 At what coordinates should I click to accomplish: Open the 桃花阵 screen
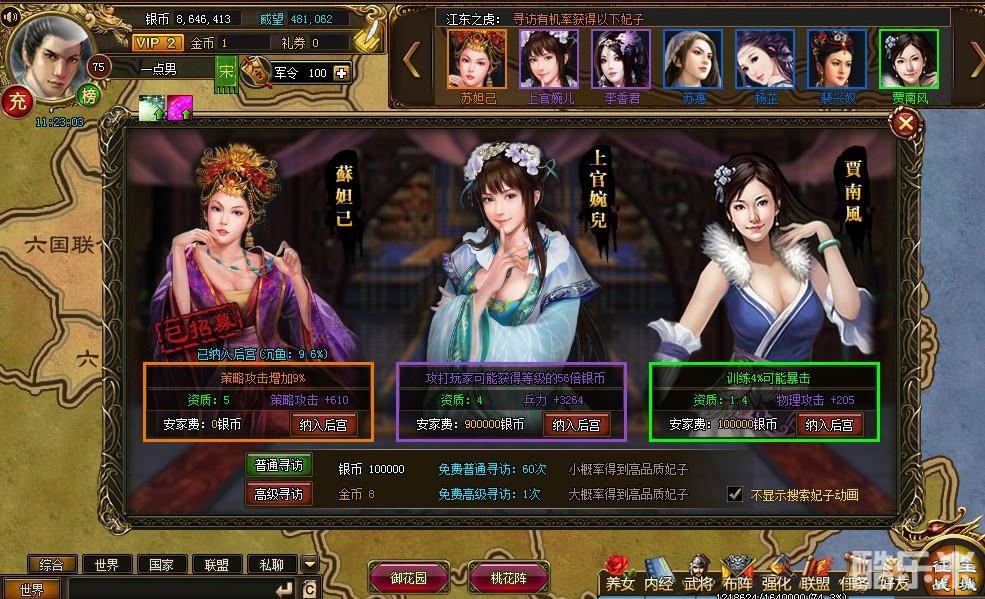coord(510,577)
